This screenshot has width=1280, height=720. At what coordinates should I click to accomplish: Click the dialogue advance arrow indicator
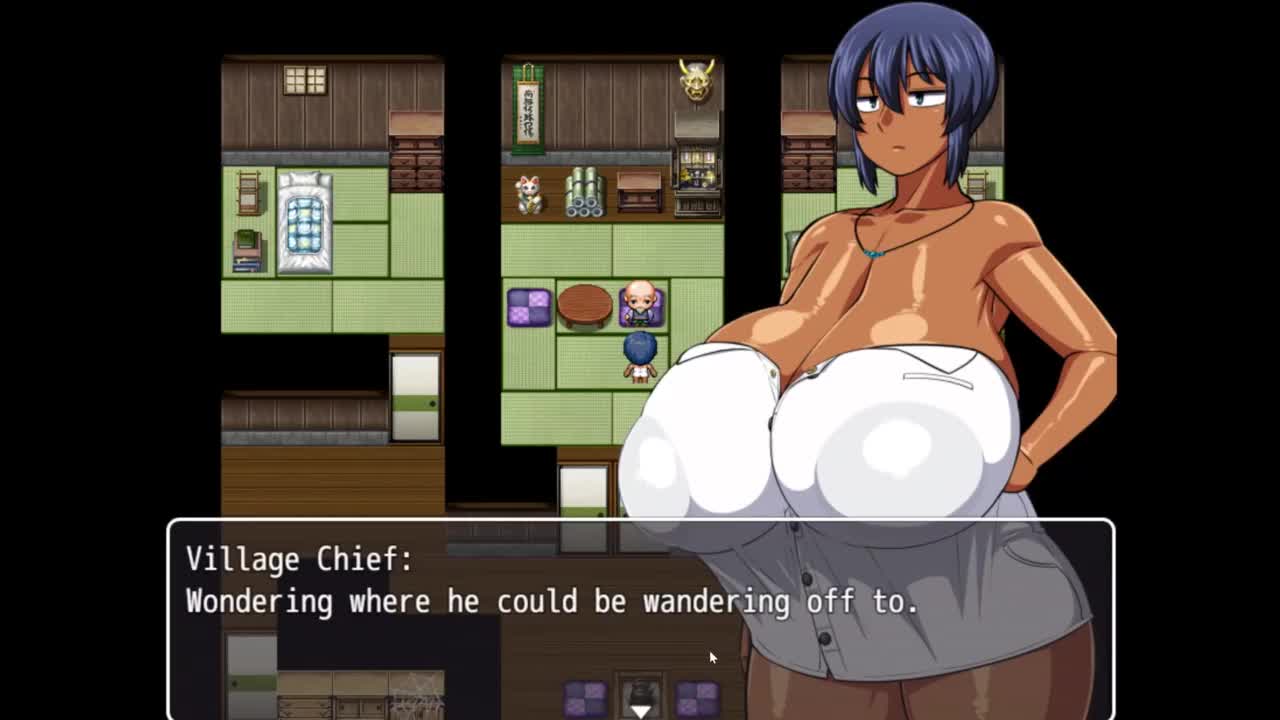[x=640, y=710]
